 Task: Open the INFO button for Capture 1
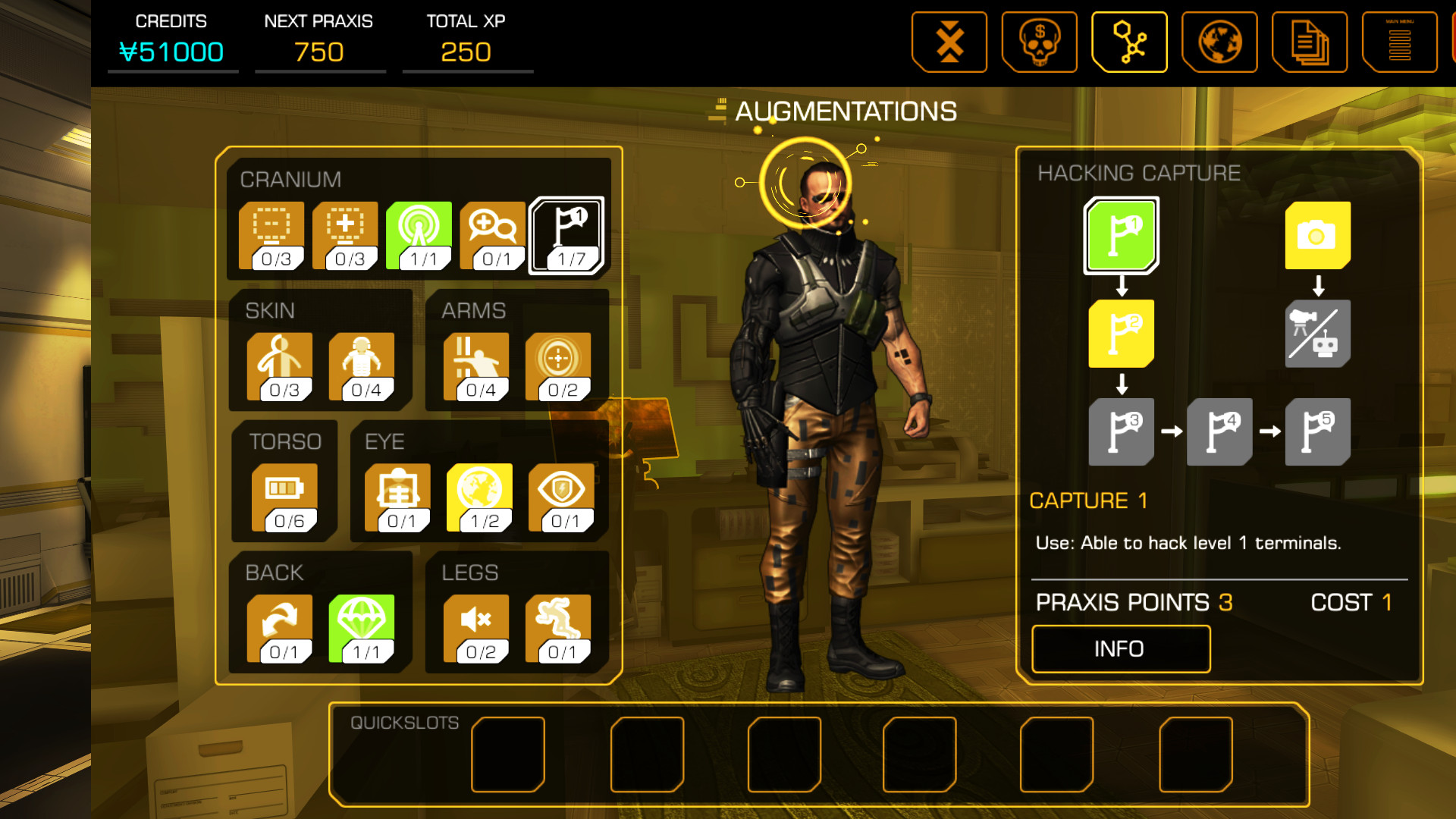point(1120,649)
